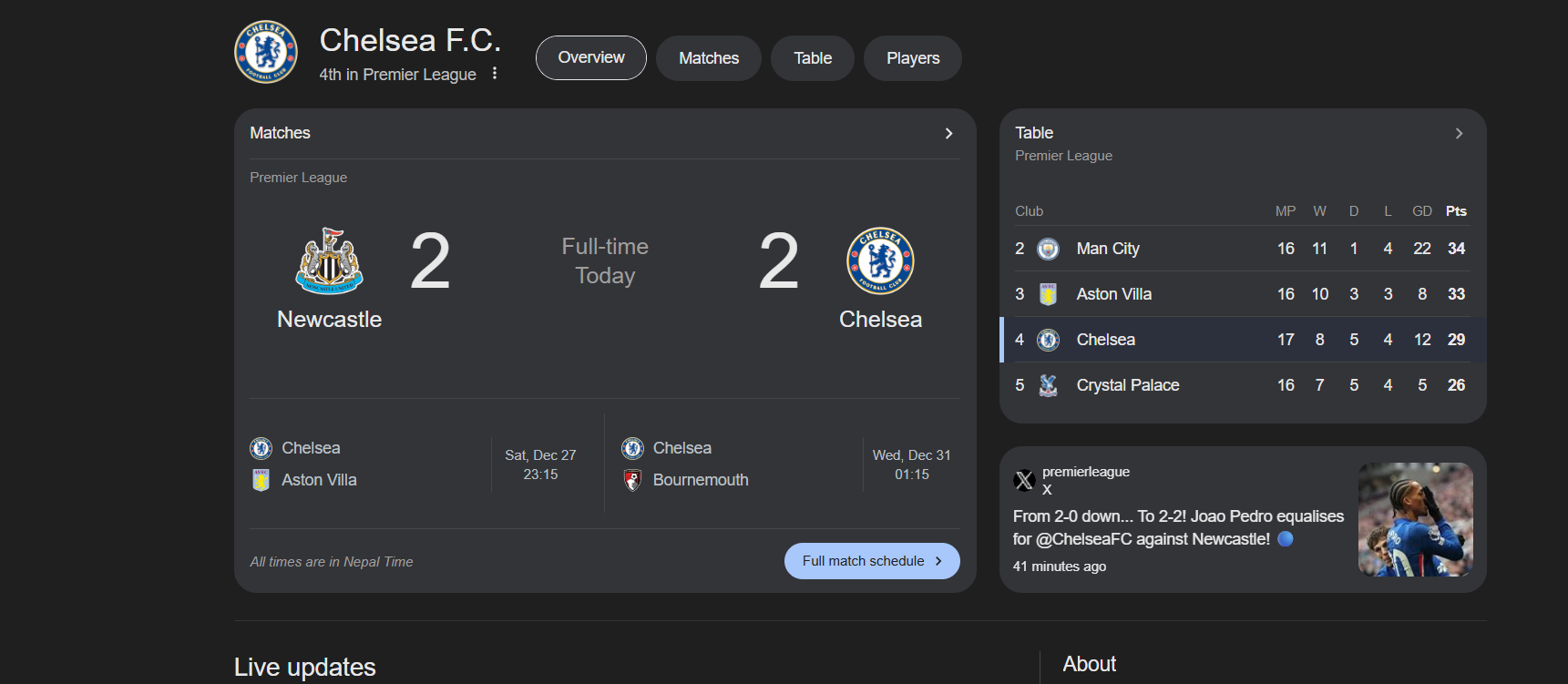This screenshot has width=1568, height=684.
Task: Select the Aston Villa crest in upcoming fixtures
Action: 261,479
